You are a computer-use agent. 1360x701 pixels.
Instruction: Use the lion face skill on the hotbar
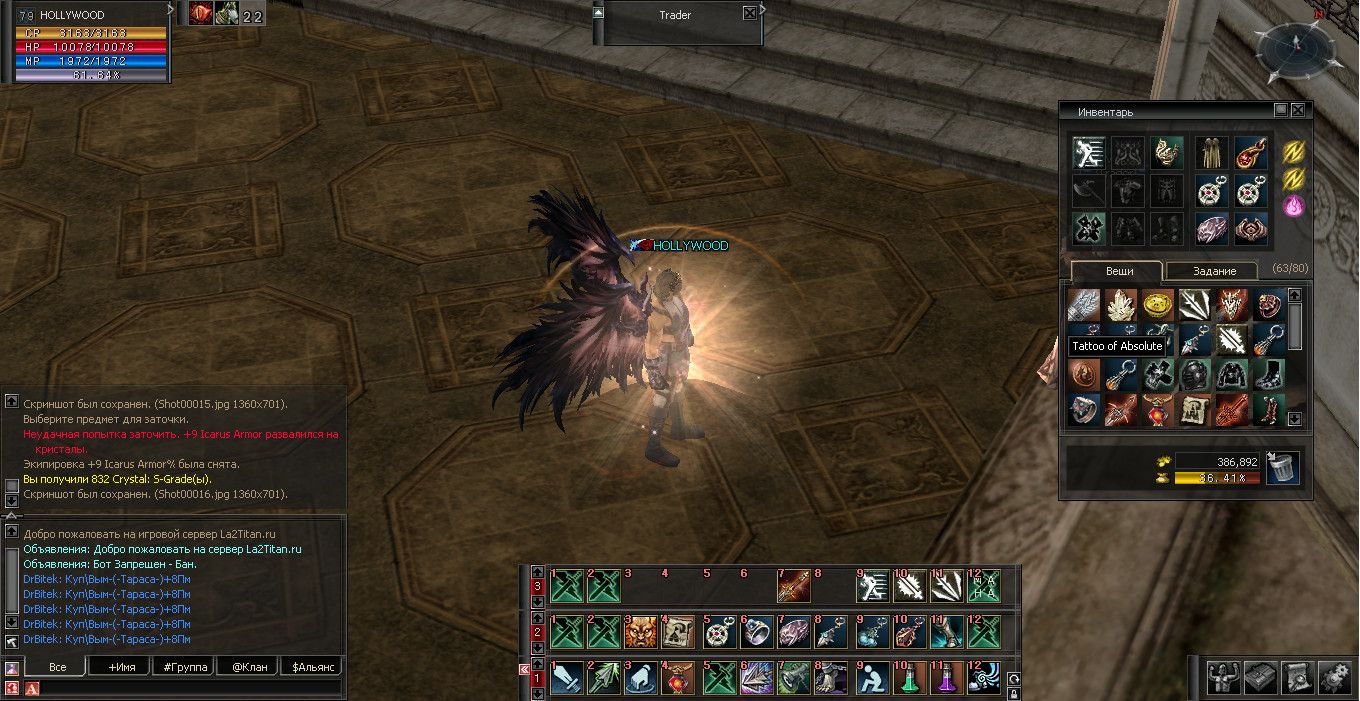click(641, 632)
